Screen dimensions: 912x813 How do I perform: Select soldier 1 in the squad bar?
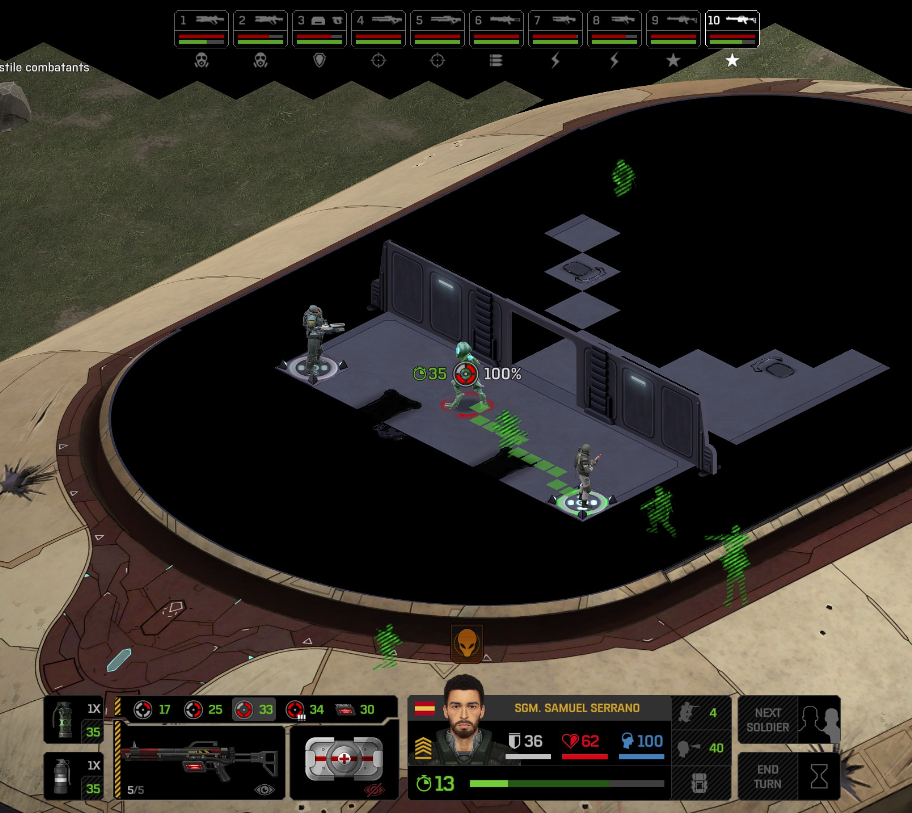[202, 29]
